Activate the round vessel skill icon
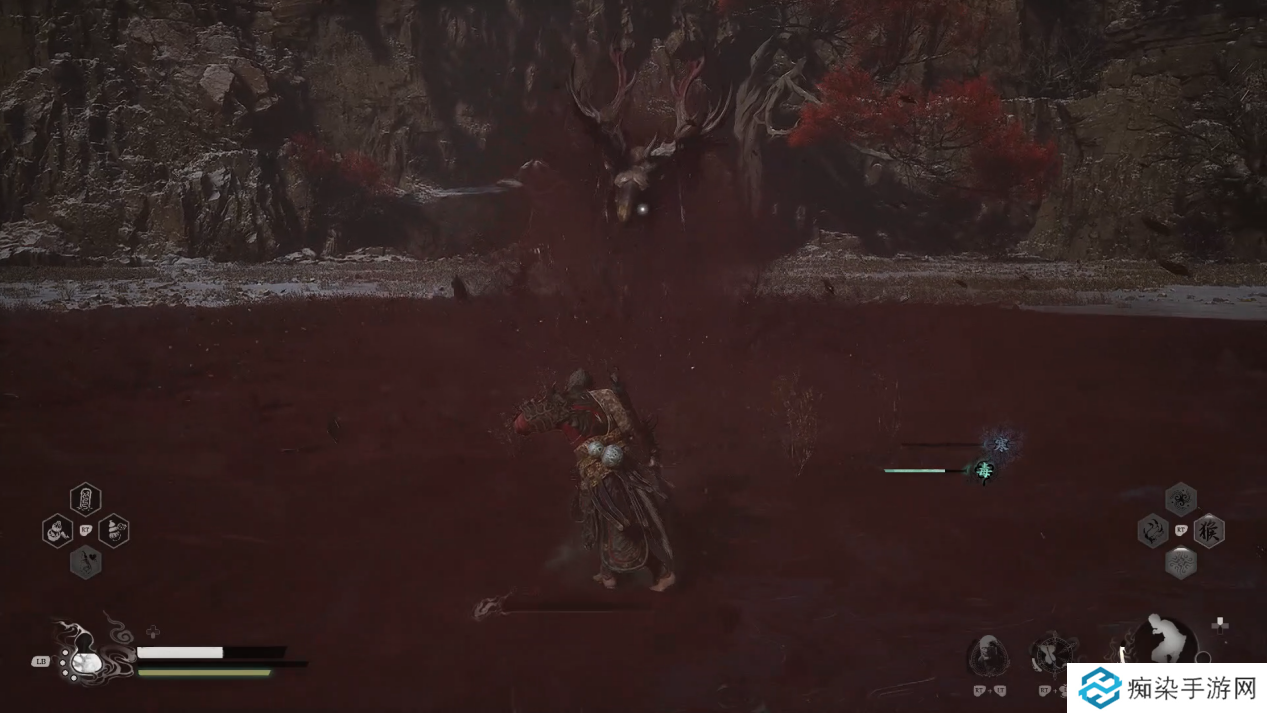The image size is (1267, 713). (1052, 654)
